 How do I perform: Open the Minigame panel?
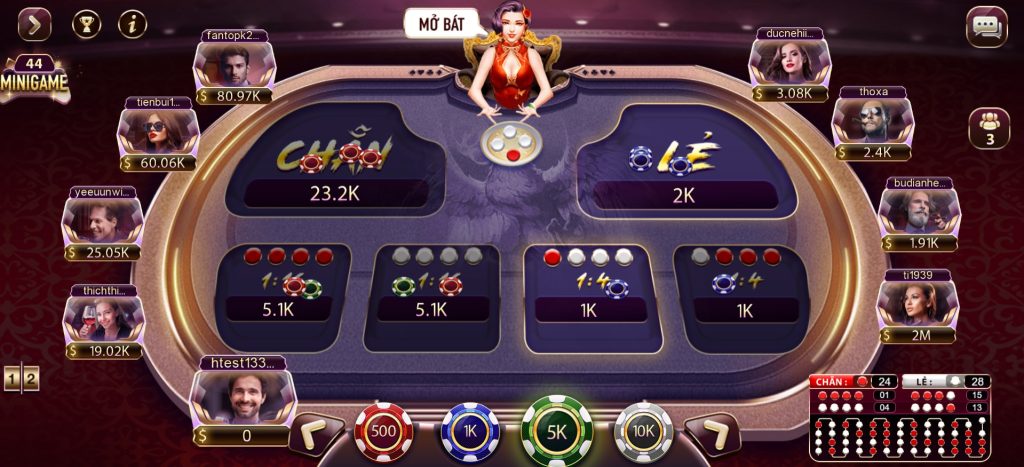click(x=34, y=79)
